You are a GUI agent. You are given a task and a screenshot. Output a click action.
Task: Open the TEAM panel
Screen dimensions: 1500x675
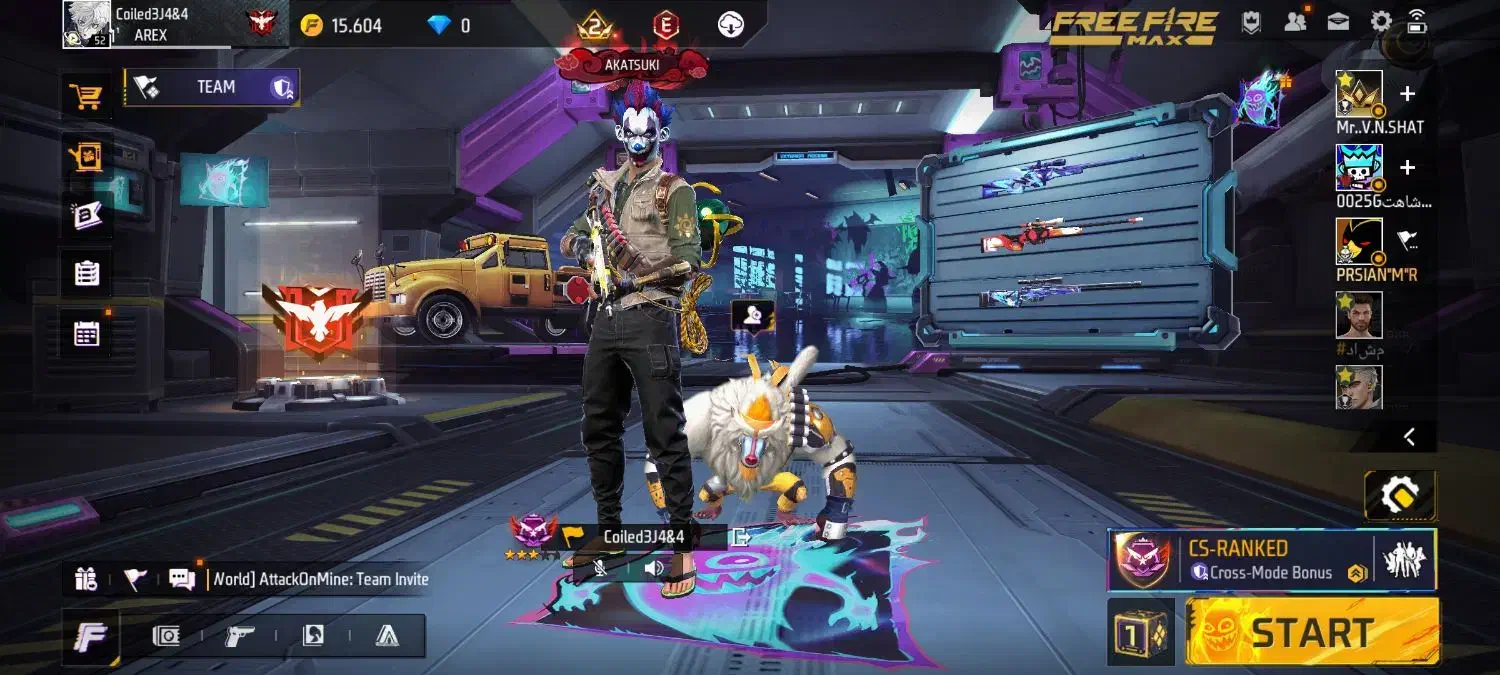point(212,88)
